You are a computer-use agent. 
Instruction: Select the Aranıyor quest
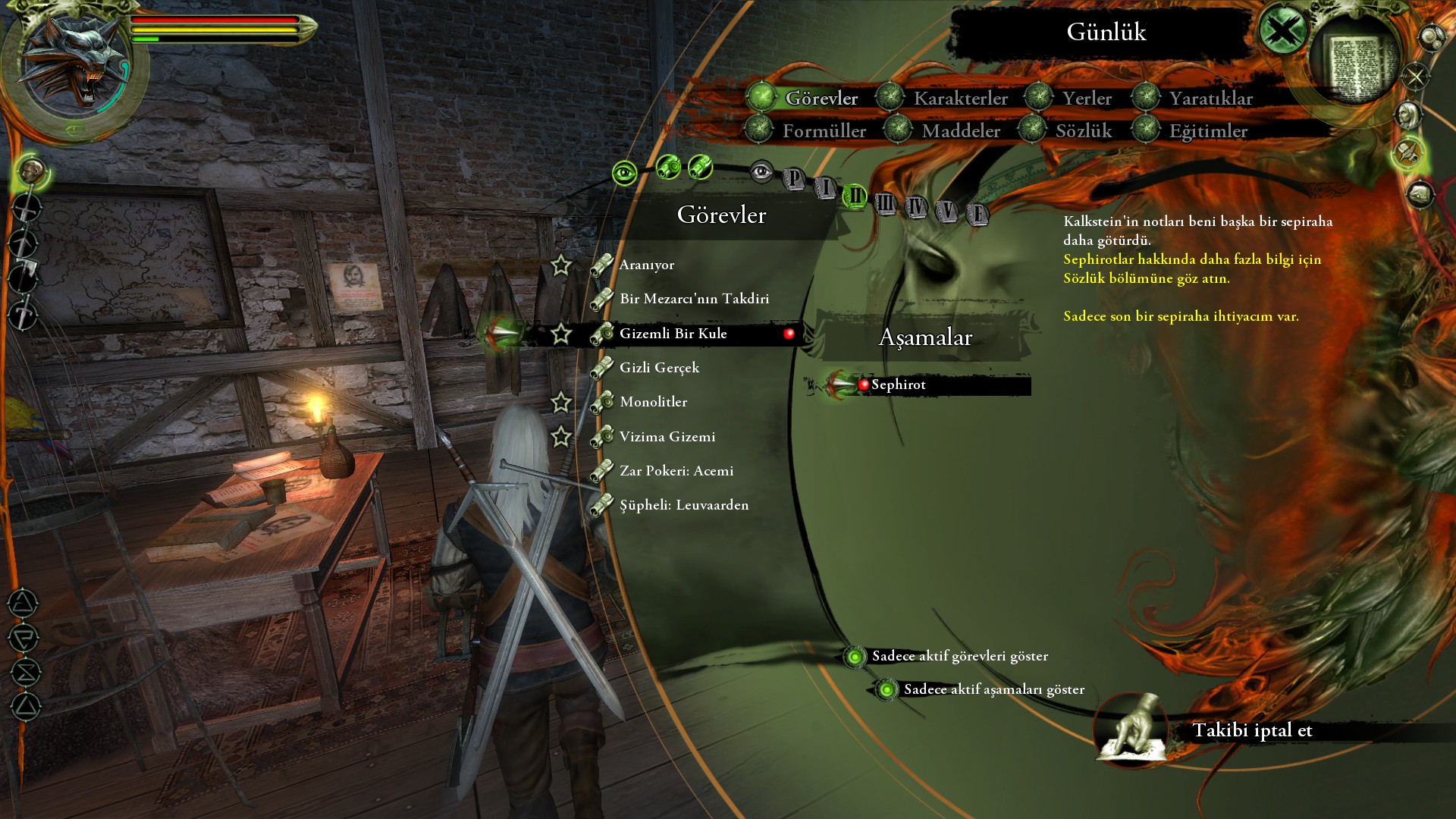646,265
